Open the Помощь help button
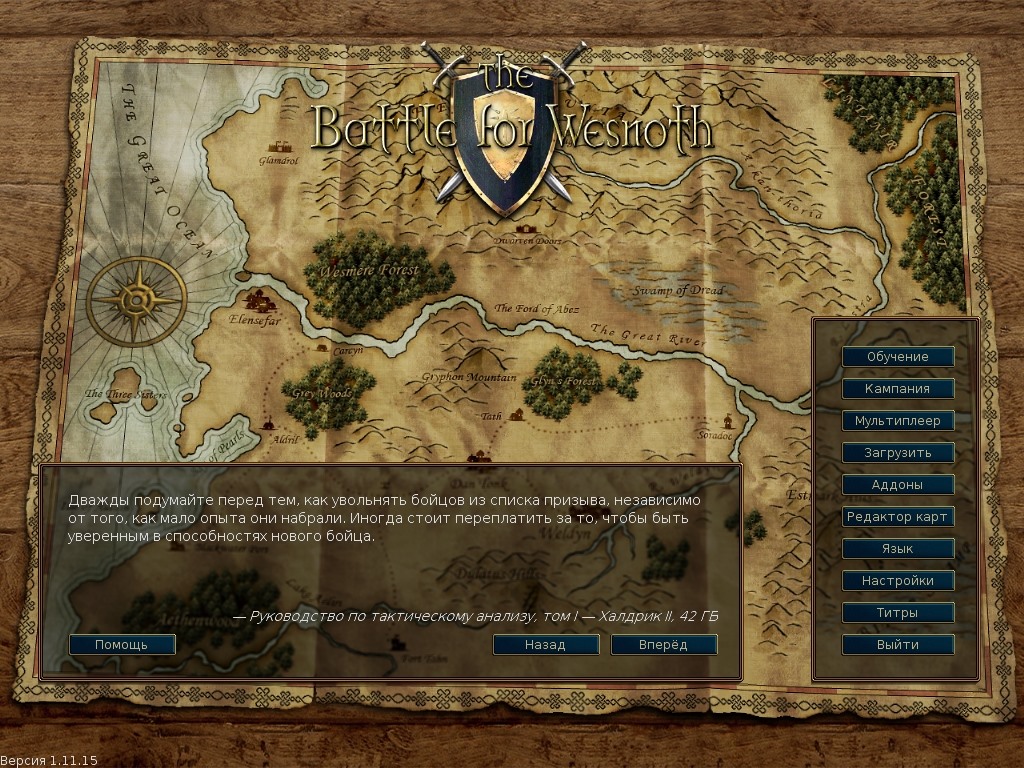1024x768 pixels. 122,645
